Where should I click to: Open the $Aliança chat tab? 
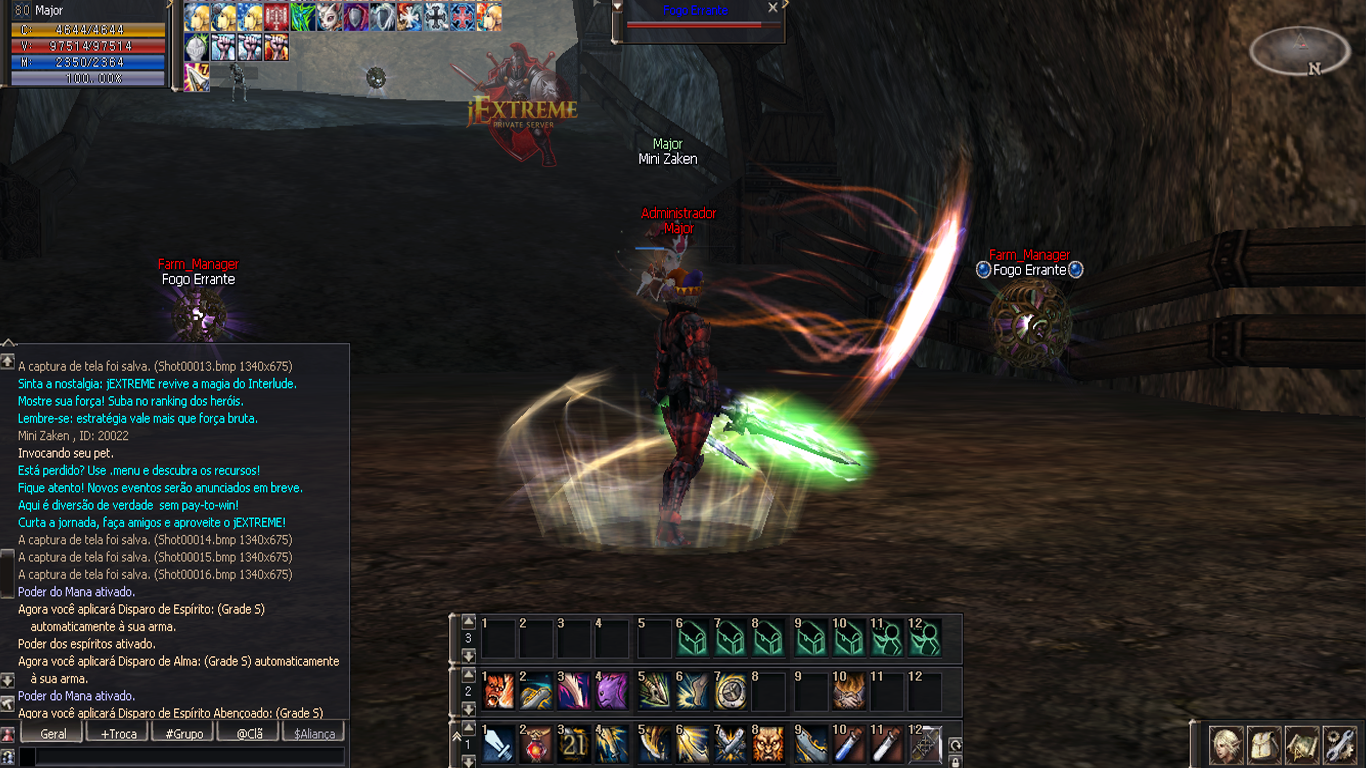(x=314, y=733)
